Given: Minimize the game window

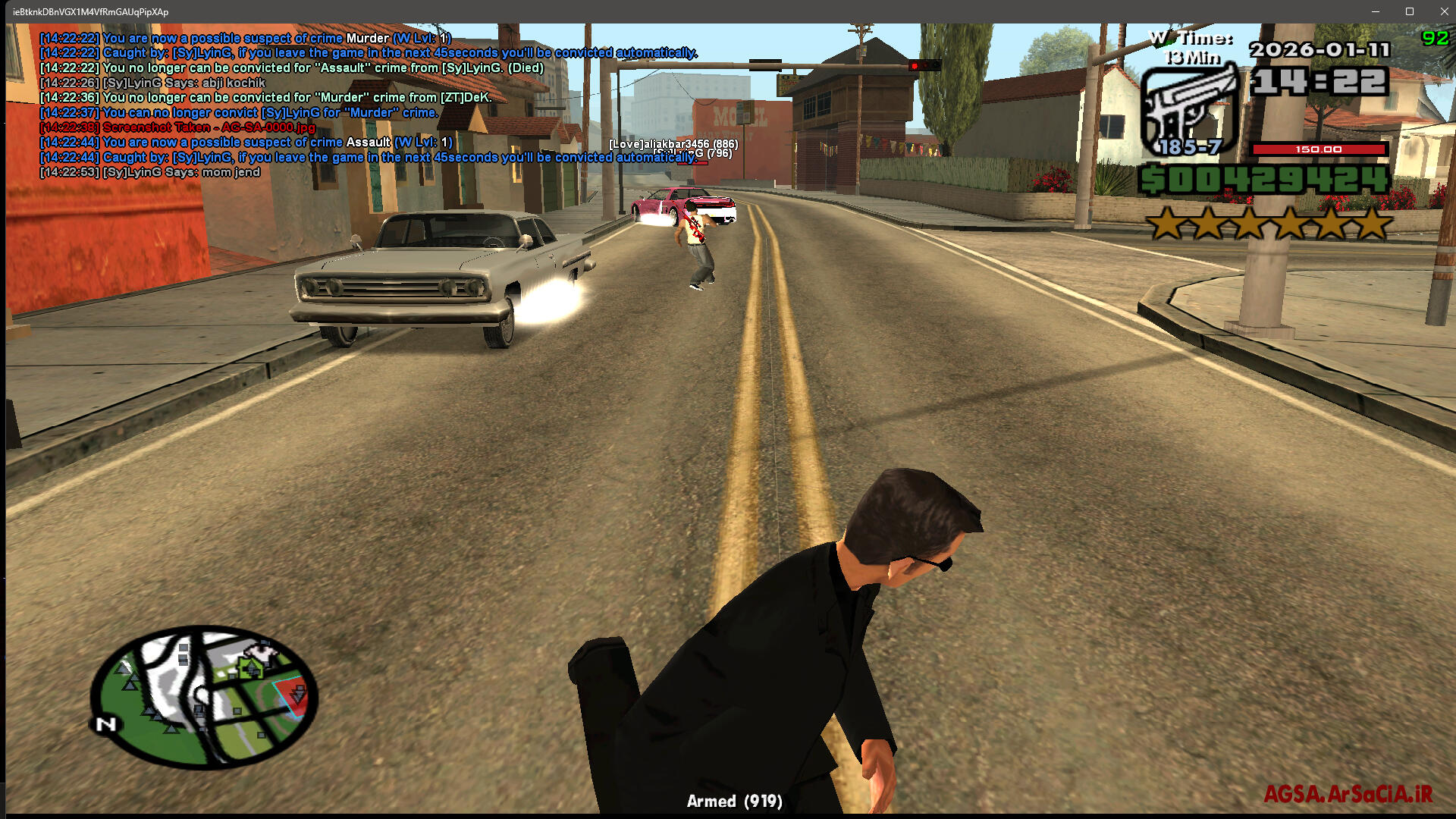Looking at the screenshot, I should (x=1375, y=11).
